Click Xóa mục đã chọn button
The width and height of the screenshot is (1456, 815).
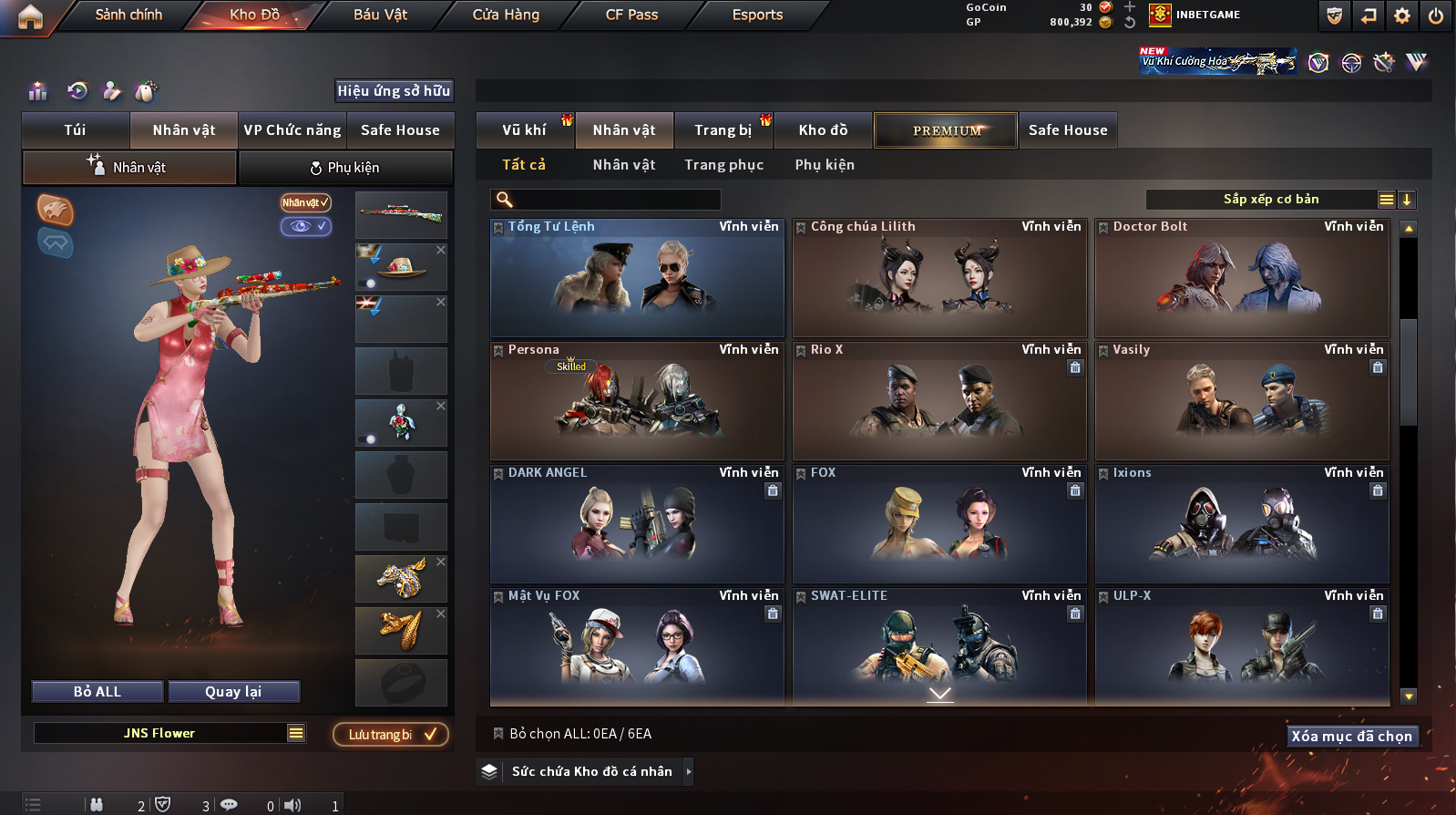[1351, 737]
